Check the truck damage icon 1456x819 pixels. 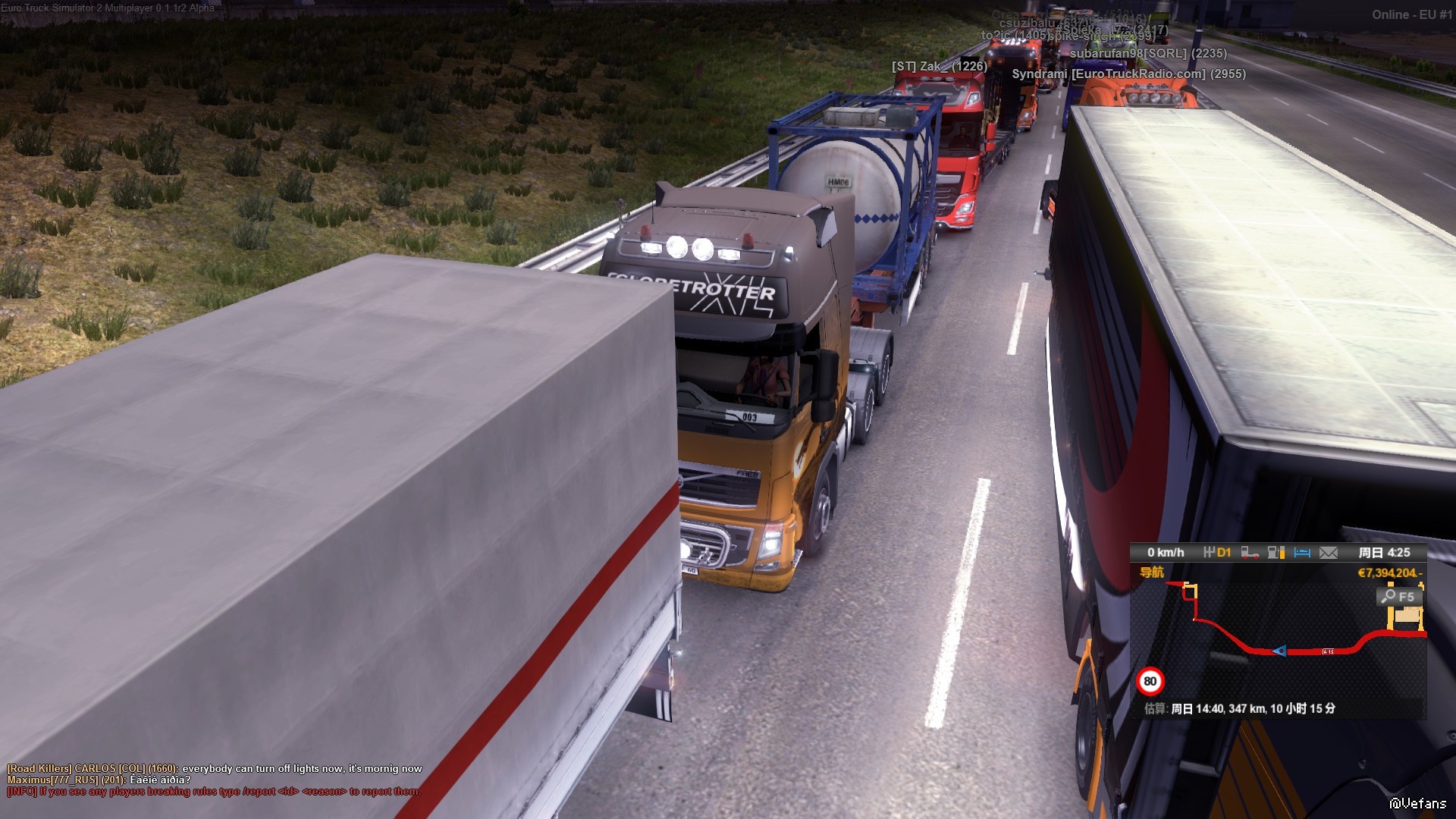[x=1250, y=553]
